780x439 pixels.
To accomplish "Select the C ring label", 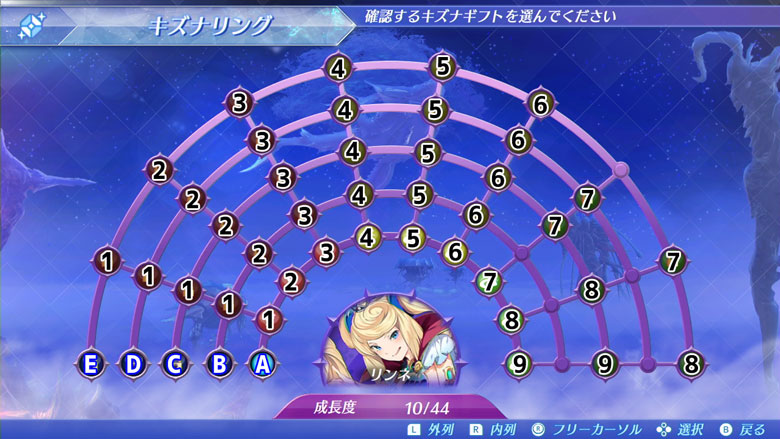I will click(176, 364).
